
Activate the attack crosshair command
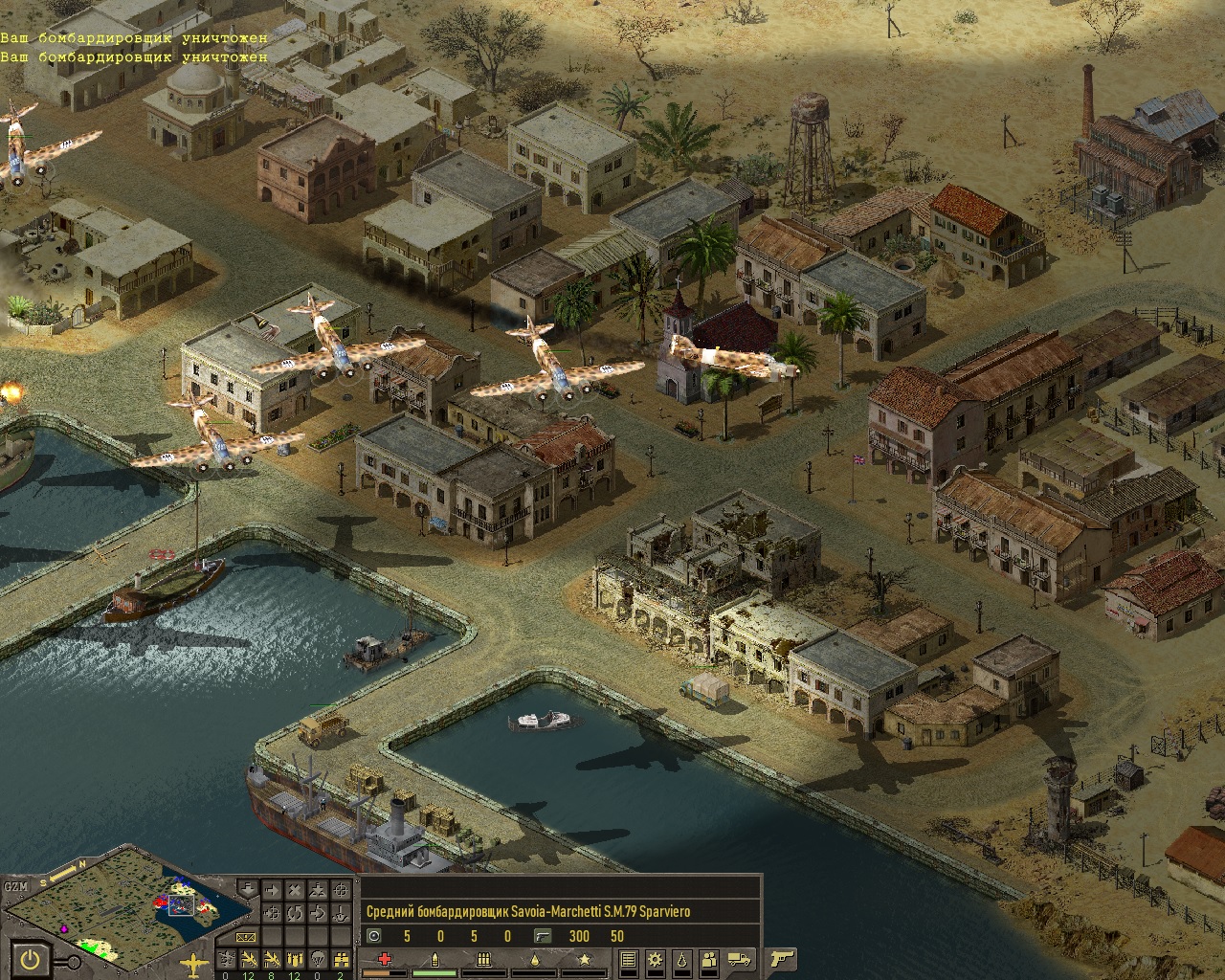(x=341, y=890)
